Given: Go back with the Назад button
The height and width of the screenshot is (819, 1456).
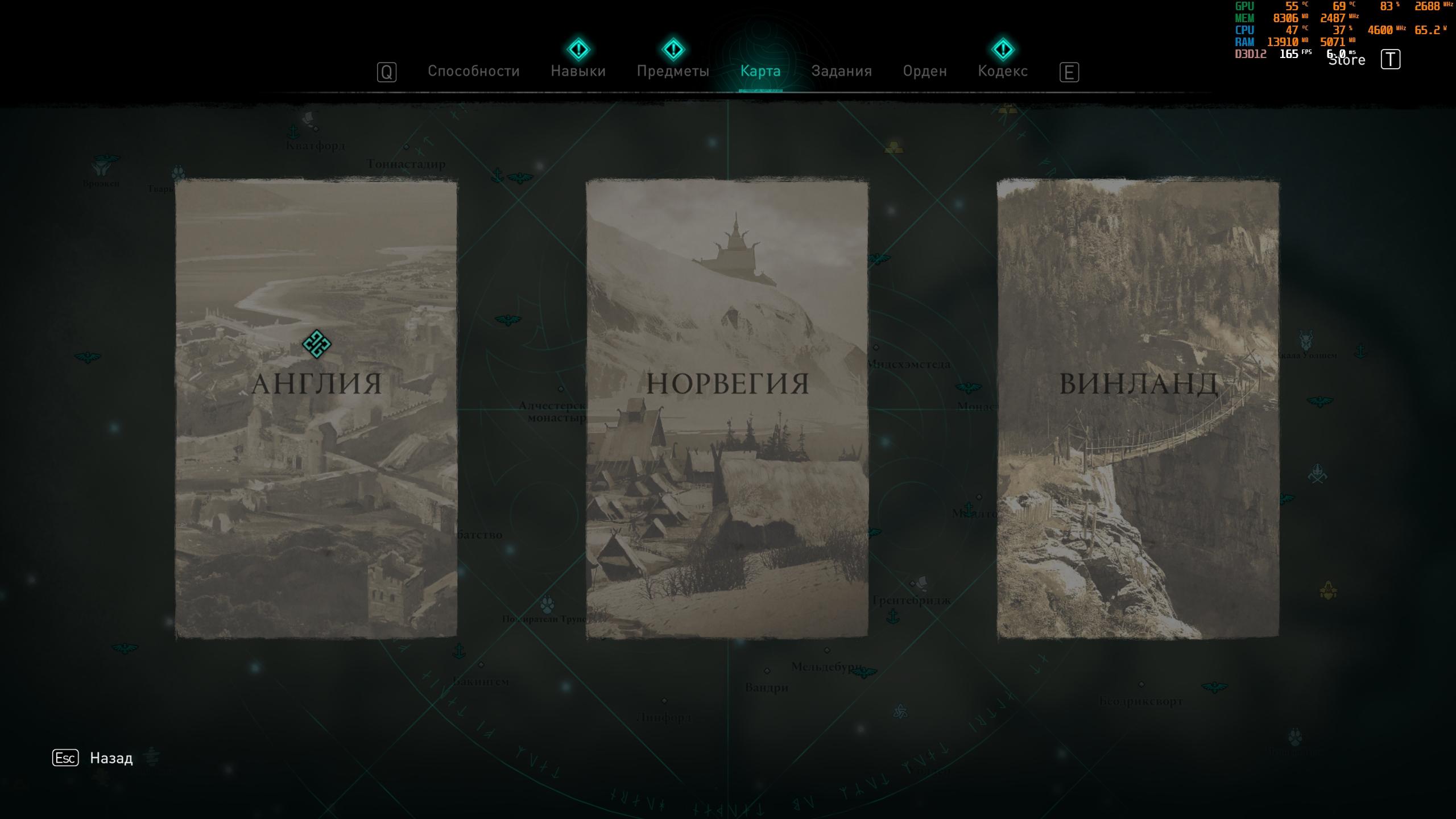Looking at the screenshot, I should [111, 758].
